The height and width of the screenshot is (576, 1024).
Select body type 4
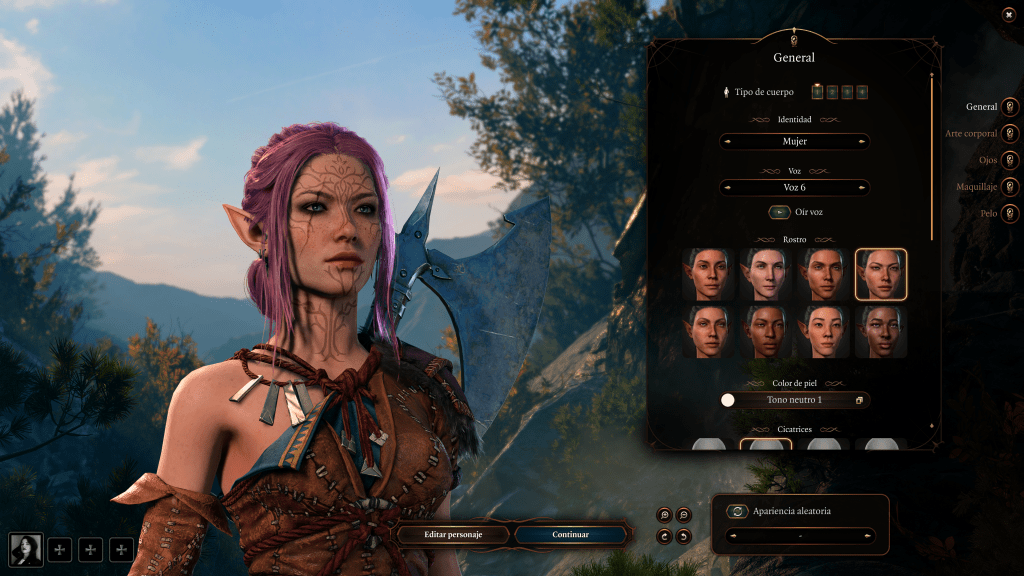pyautogui.click(x=862, y=92)
